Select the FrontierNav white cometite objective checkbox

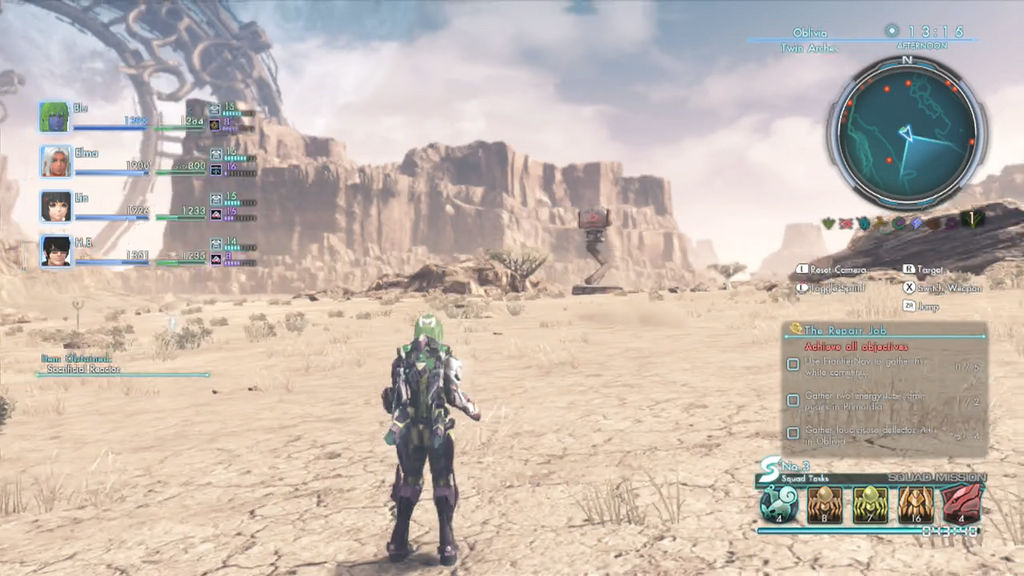coord(793,365)
